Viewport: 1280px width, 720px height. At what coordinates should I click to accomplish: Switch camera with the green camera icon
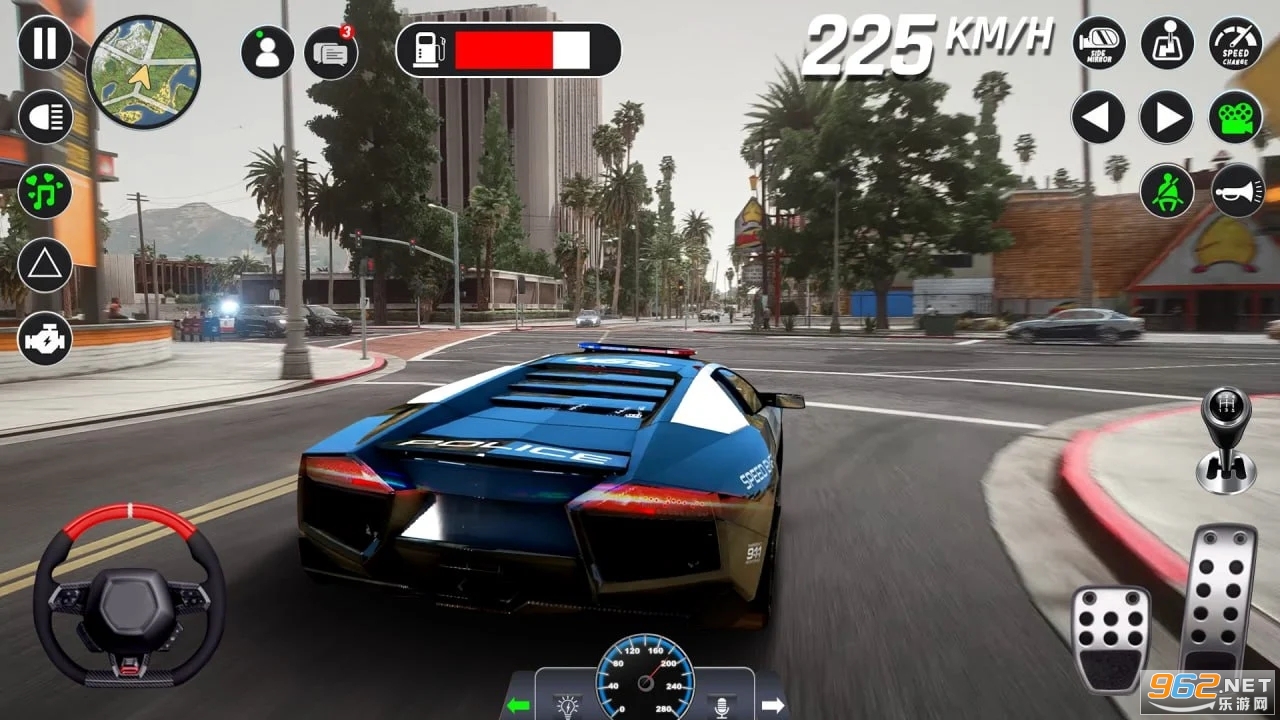1236,117
